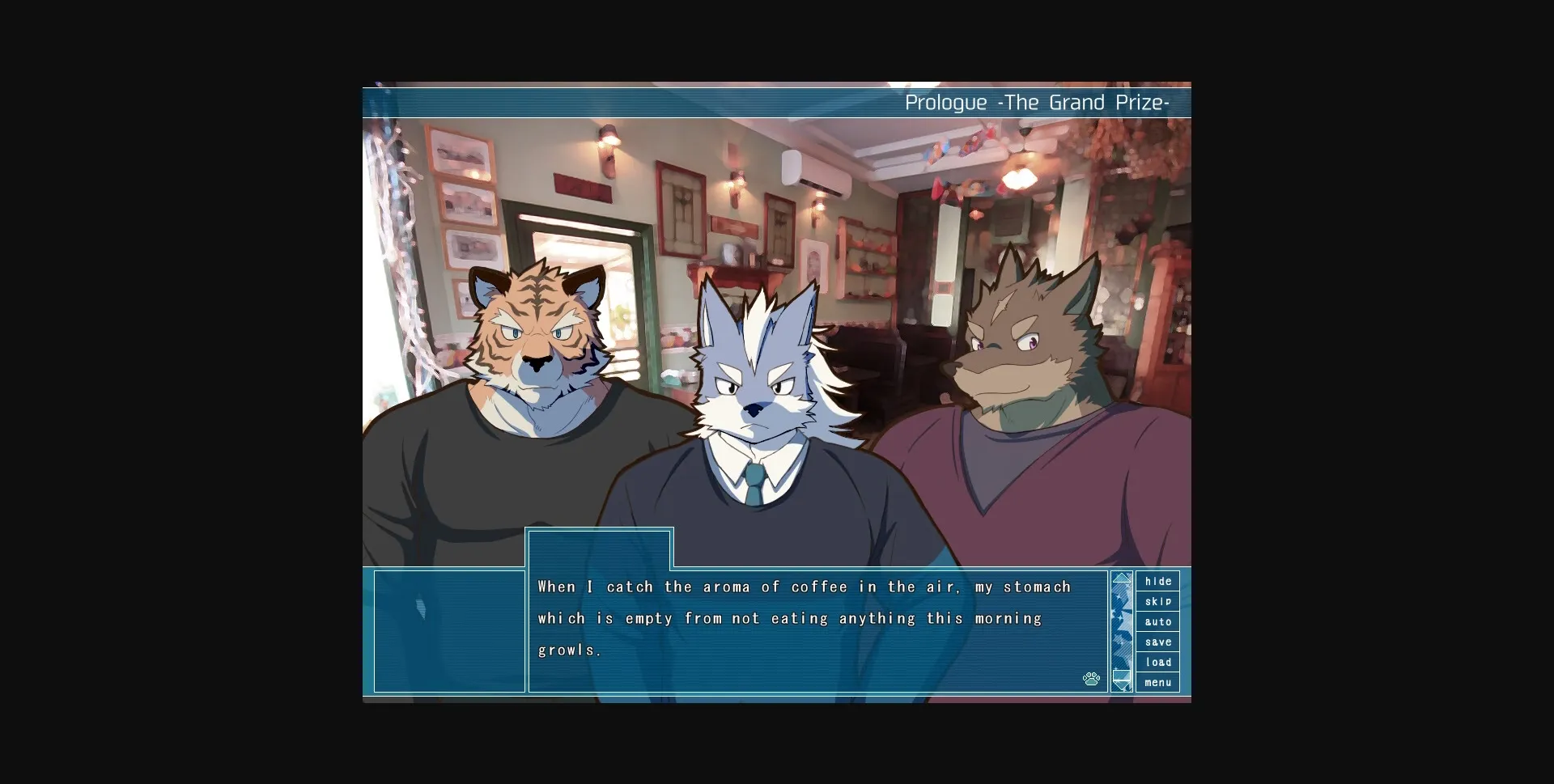The width and height of the screenshot is (1554, 784).
Task: Enable auto-advance text mode
Action: click(x=1158, y=621)
